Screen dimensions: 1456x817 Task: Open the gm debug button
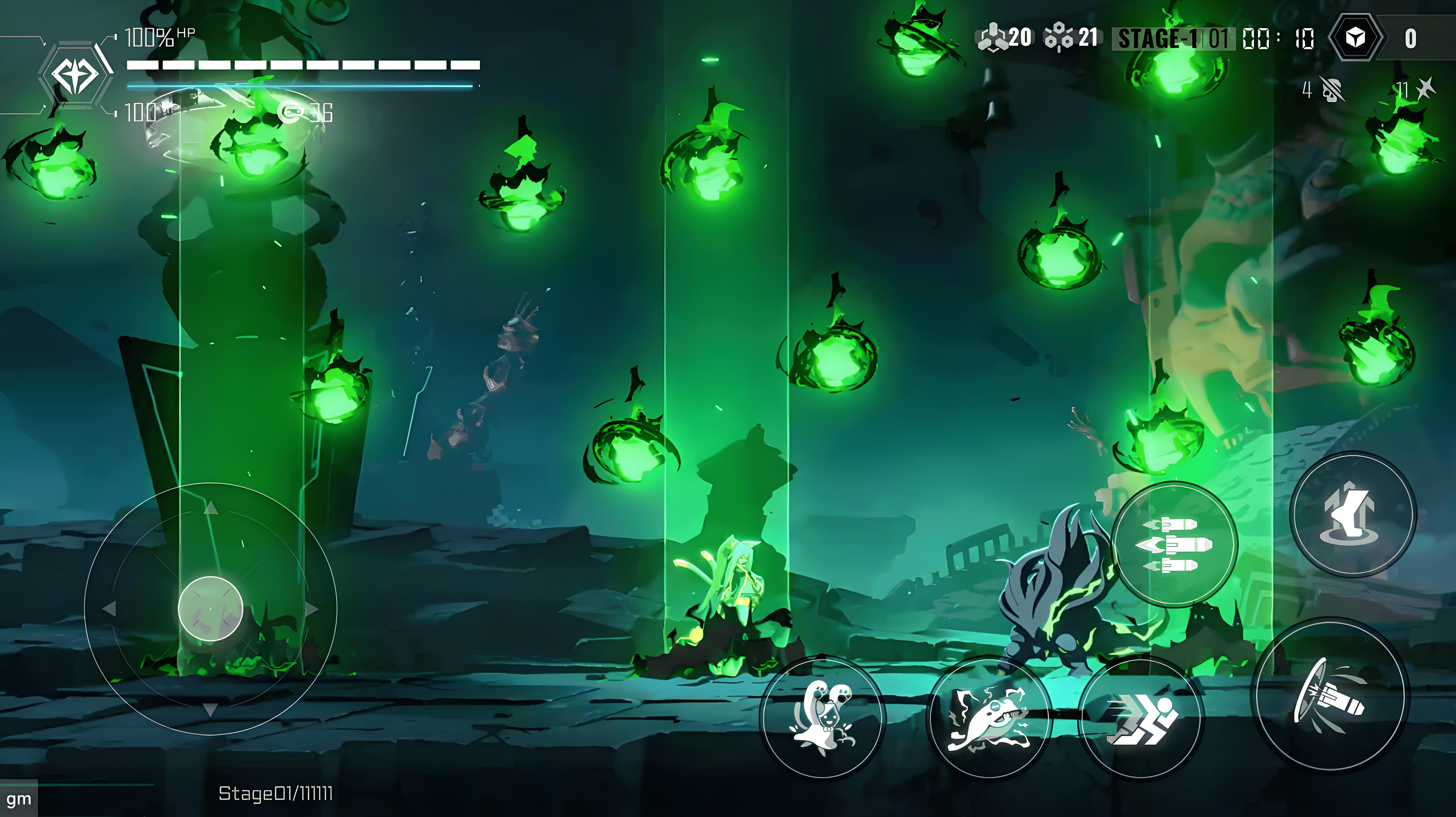point(19,799)
